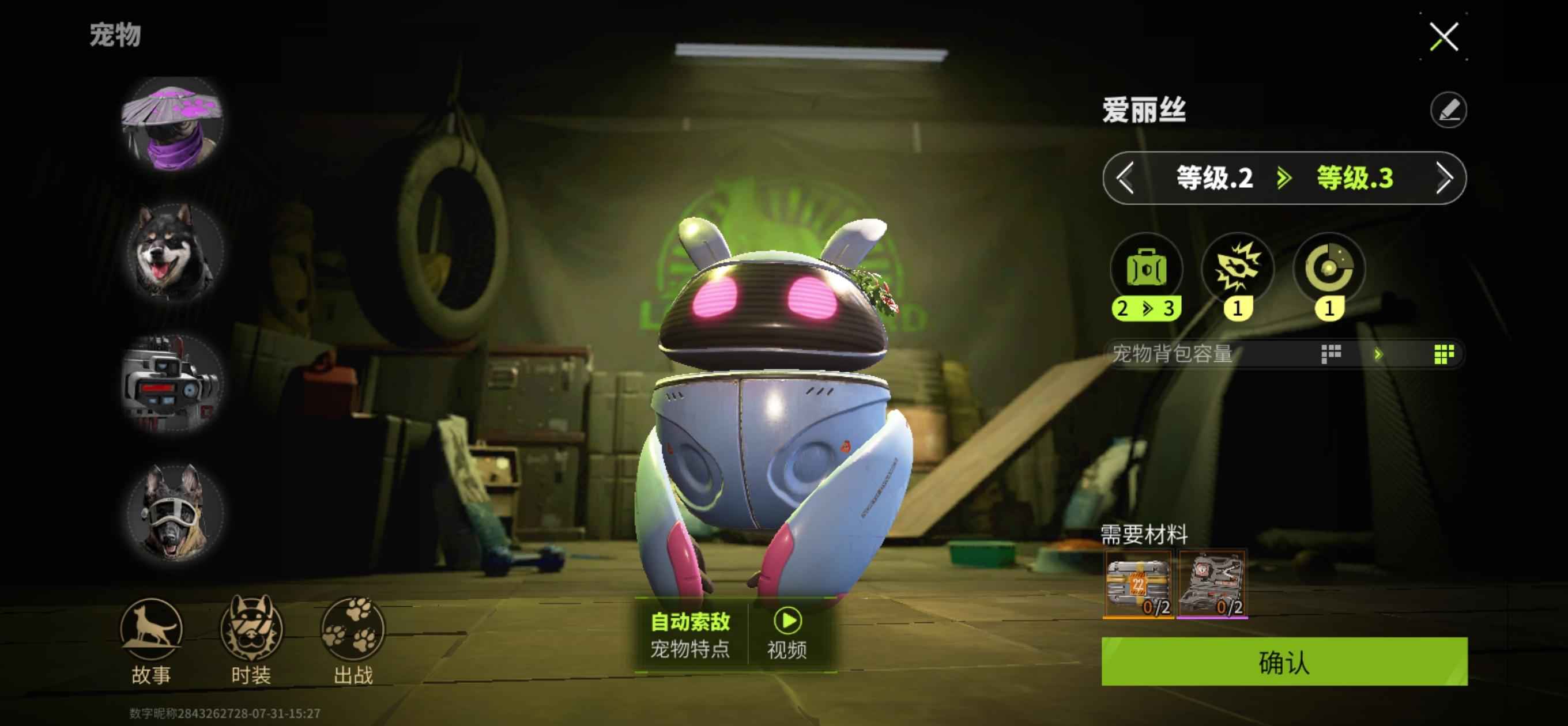Tap the 出战 deploy paw button
This screenshot has width=1568, height=726.
353,640
